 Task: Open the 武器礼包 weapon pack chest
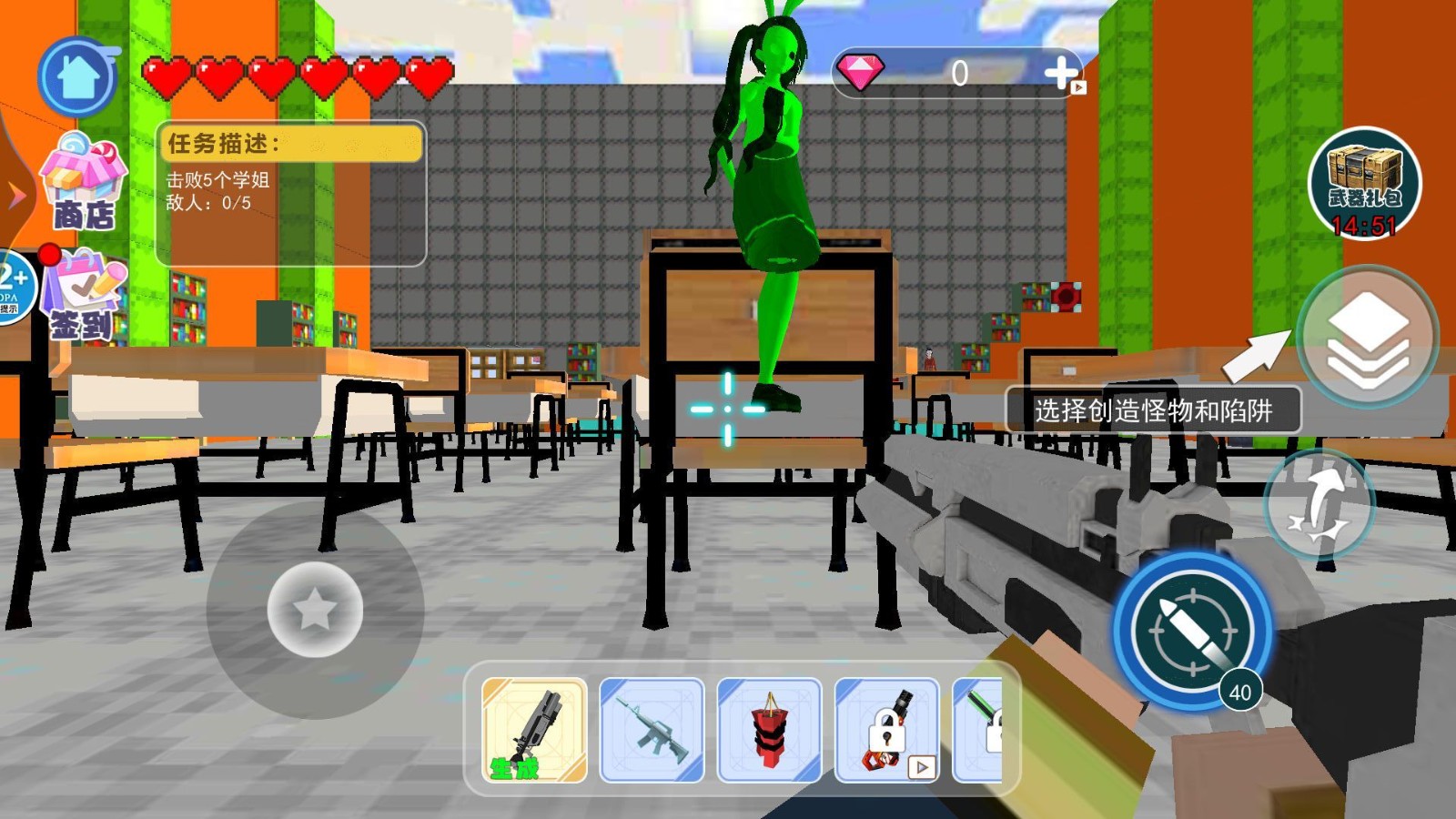click(x=1363, y=183)
